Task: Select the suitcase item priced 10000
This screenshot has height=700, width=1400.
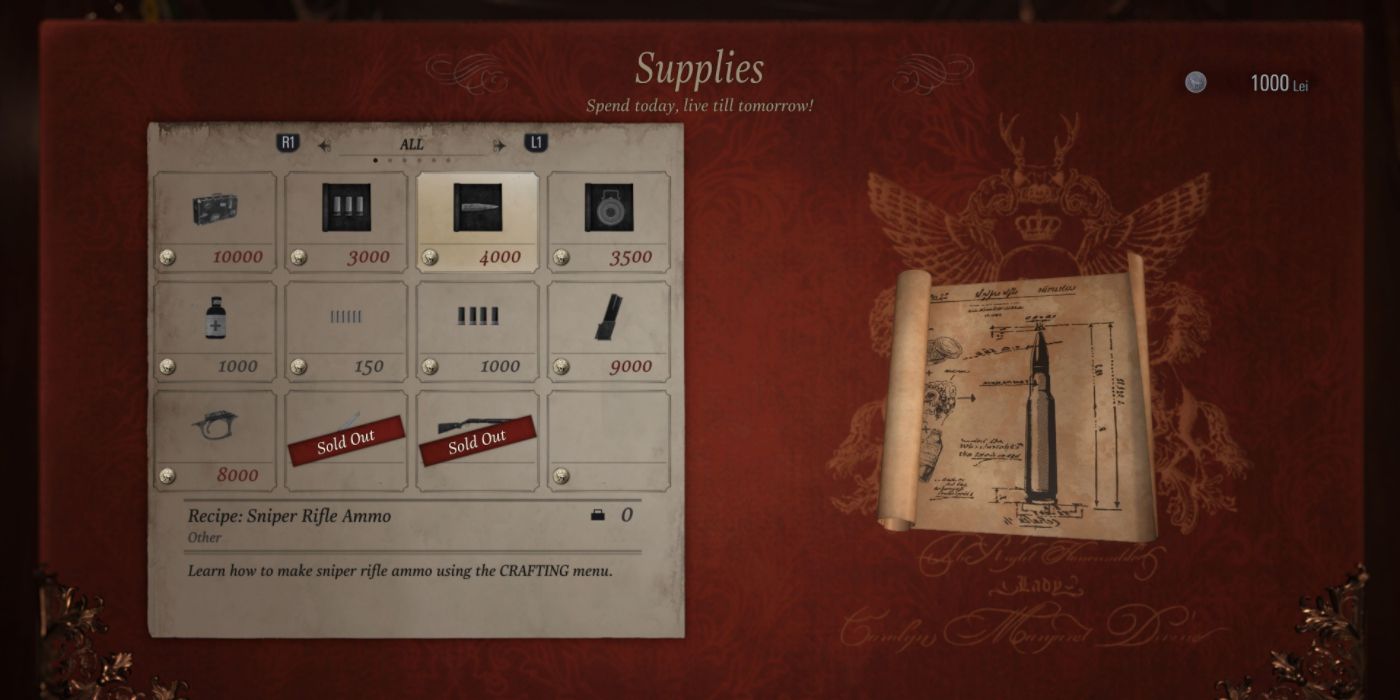Action: click(215, 221)
